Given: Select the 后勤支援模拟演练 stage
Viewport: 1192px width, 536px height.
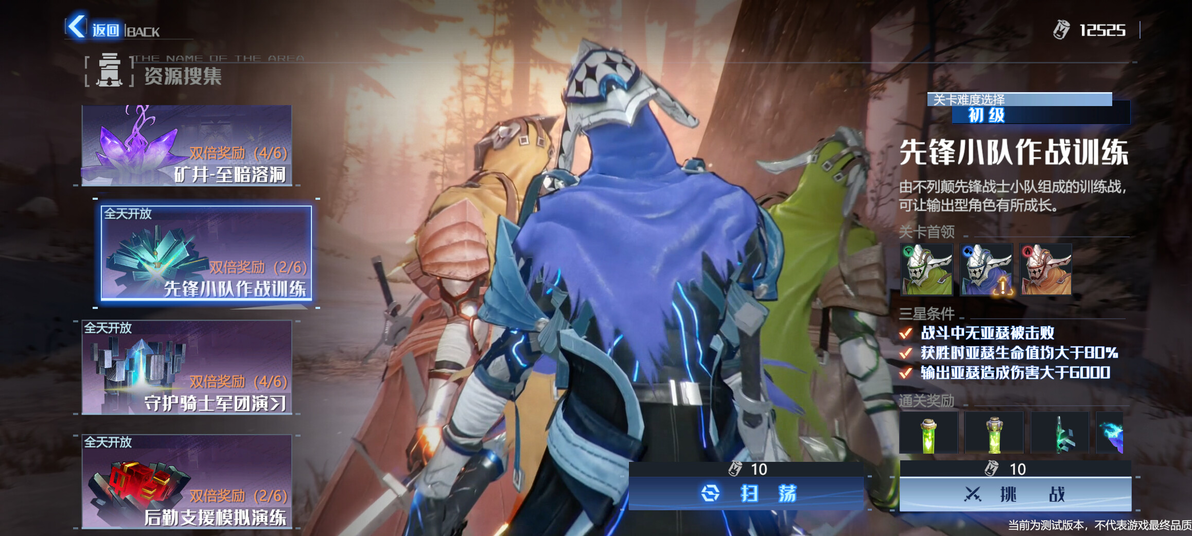Looking at the screenshot, I should coord(187,481).
